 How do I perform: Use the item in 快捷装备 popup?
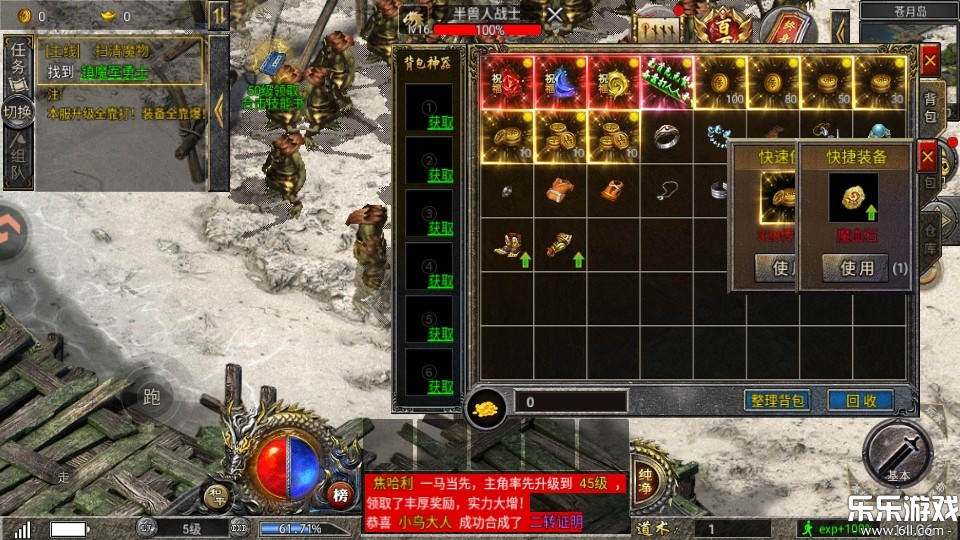(854, 268)
